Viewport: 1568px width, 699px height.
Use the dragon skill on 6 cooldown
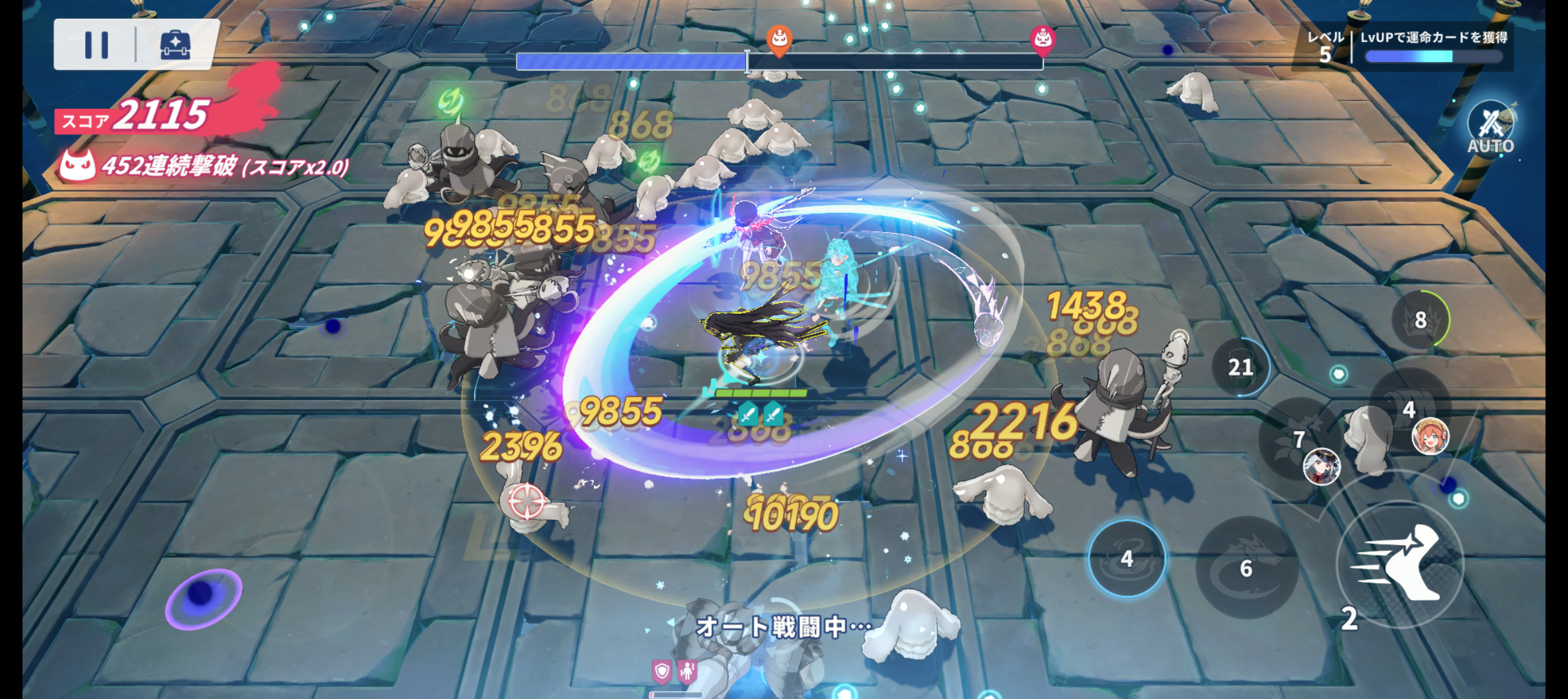[1247, 568]
